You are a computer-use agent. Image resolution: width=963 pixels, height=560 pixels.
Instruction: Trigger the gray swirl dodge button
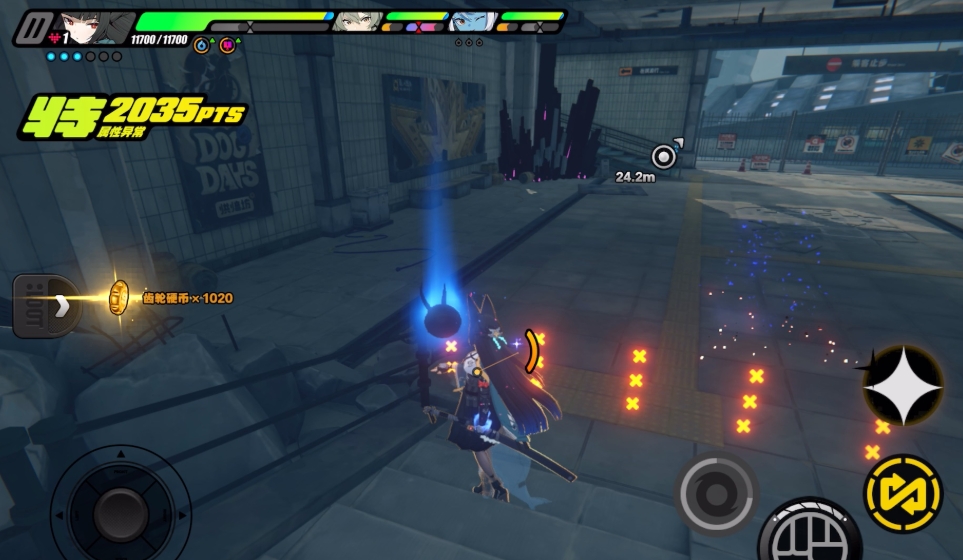point(716,493)
